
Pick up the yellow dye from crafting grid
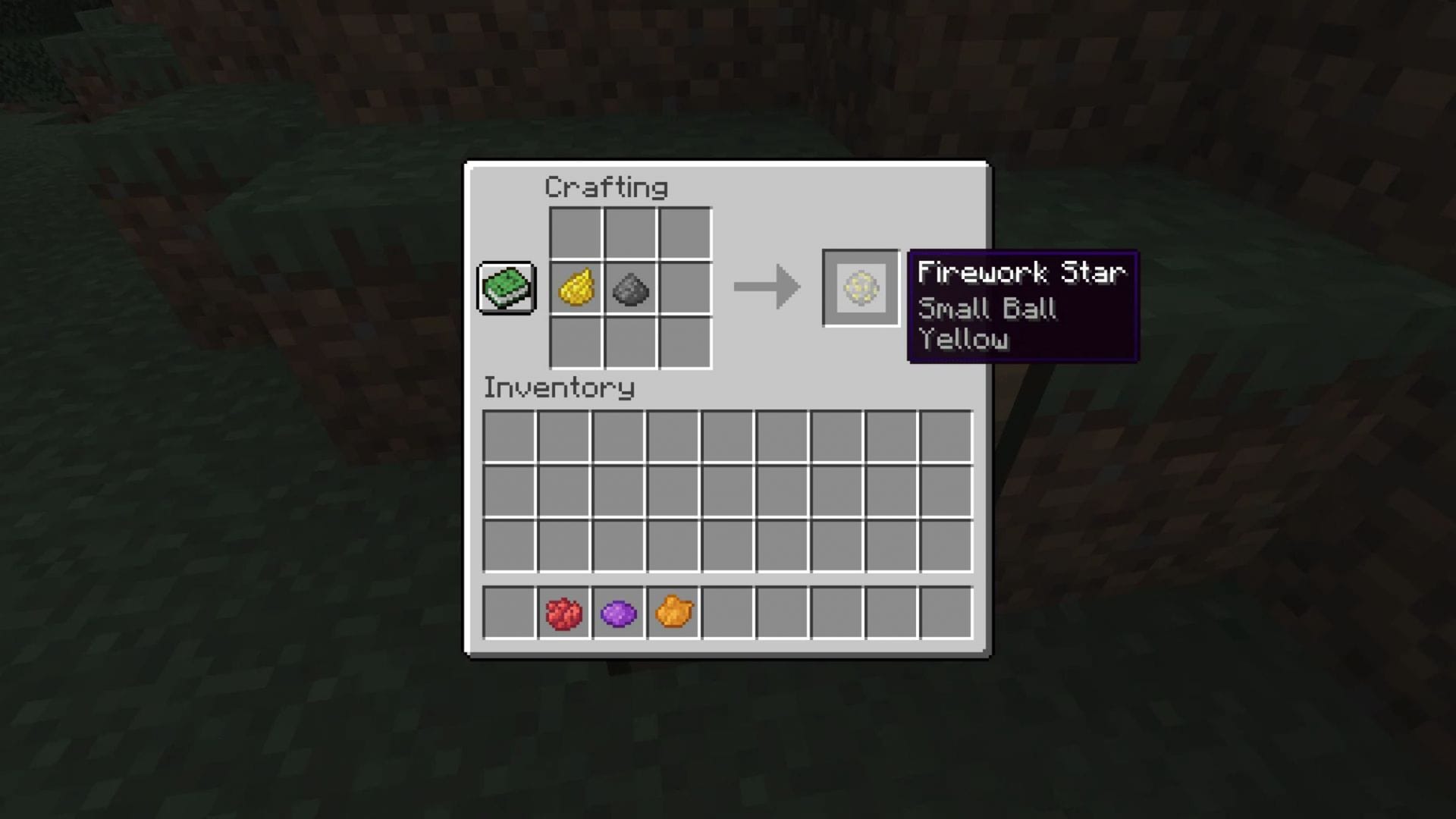click(x=576, y=288)
